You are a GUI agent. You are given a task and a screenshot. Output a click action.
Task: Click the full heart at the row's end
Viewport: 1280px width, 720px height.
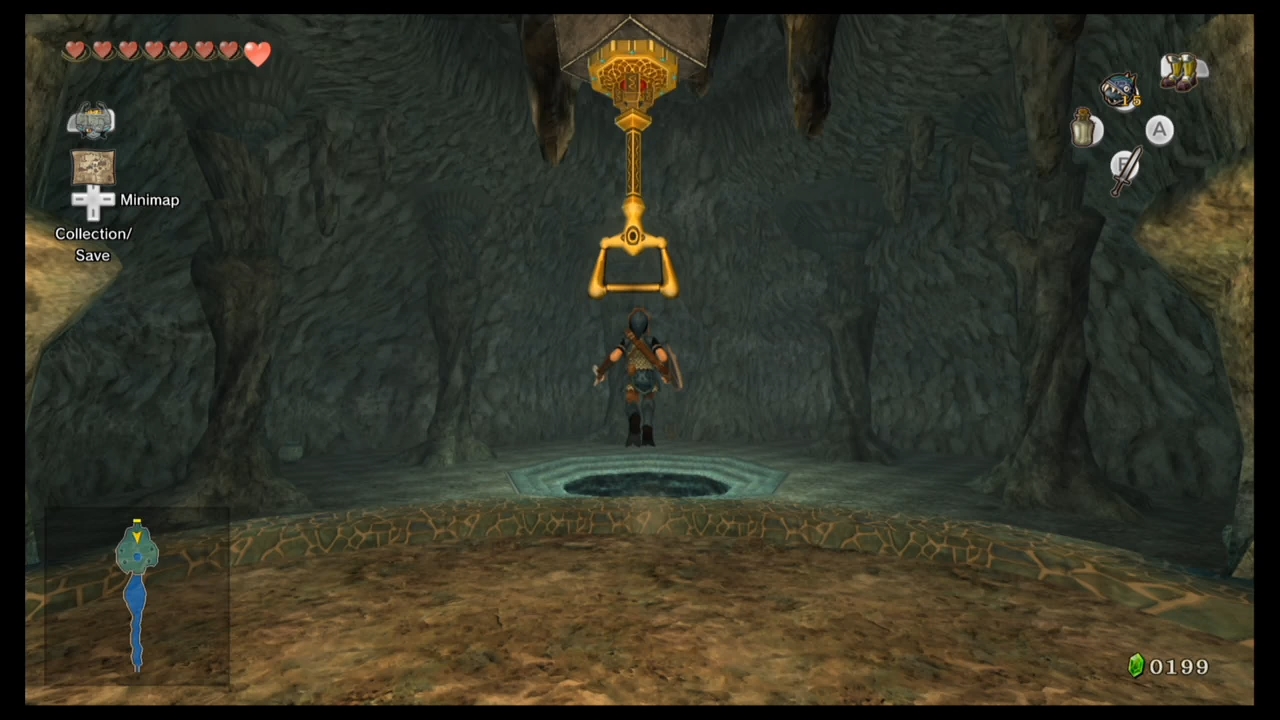pos(257,55)
